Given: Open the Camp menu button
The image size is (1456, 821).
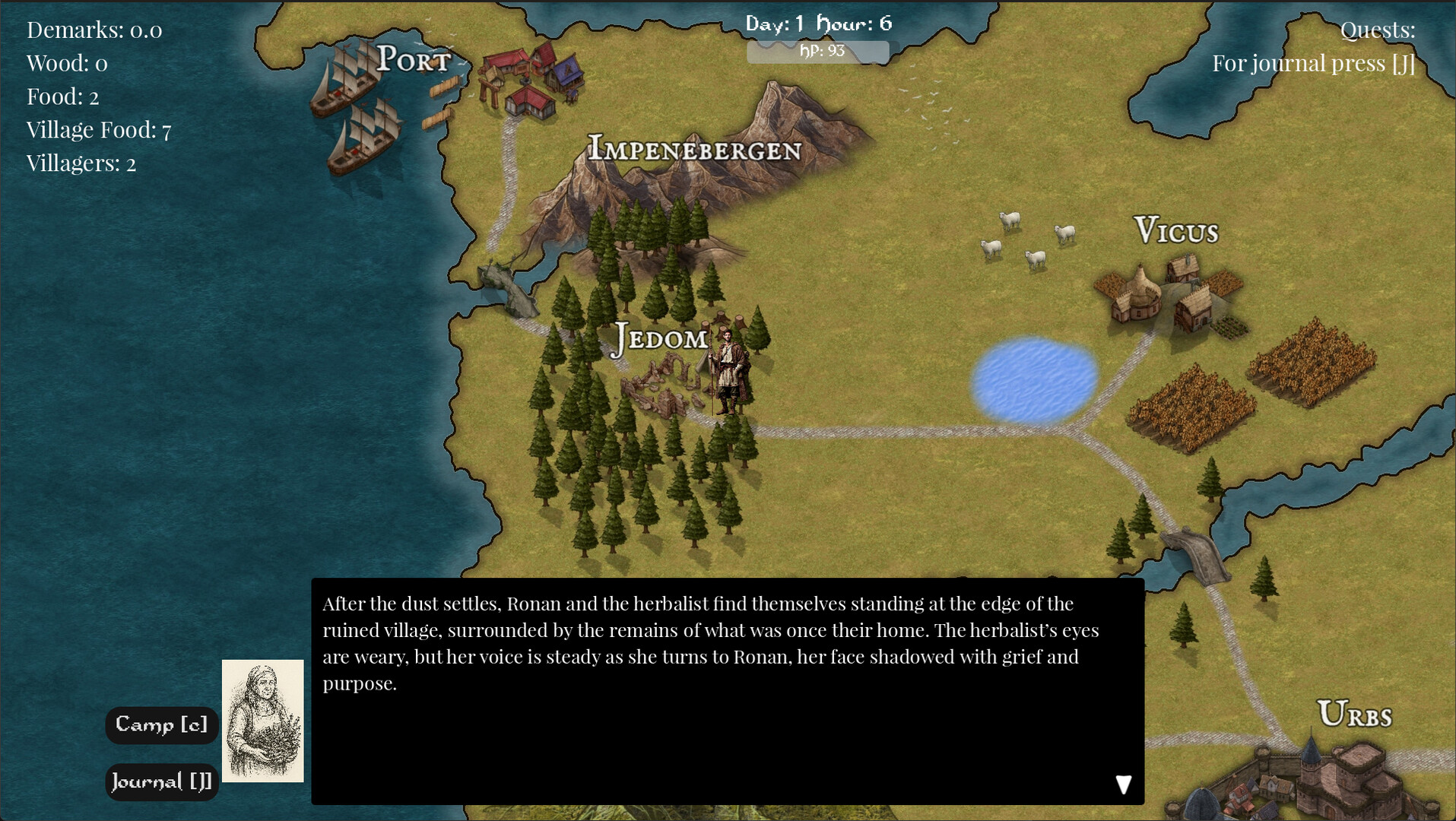Looking at the screenshot, I should pyautogui.click(x=161, y=725).
